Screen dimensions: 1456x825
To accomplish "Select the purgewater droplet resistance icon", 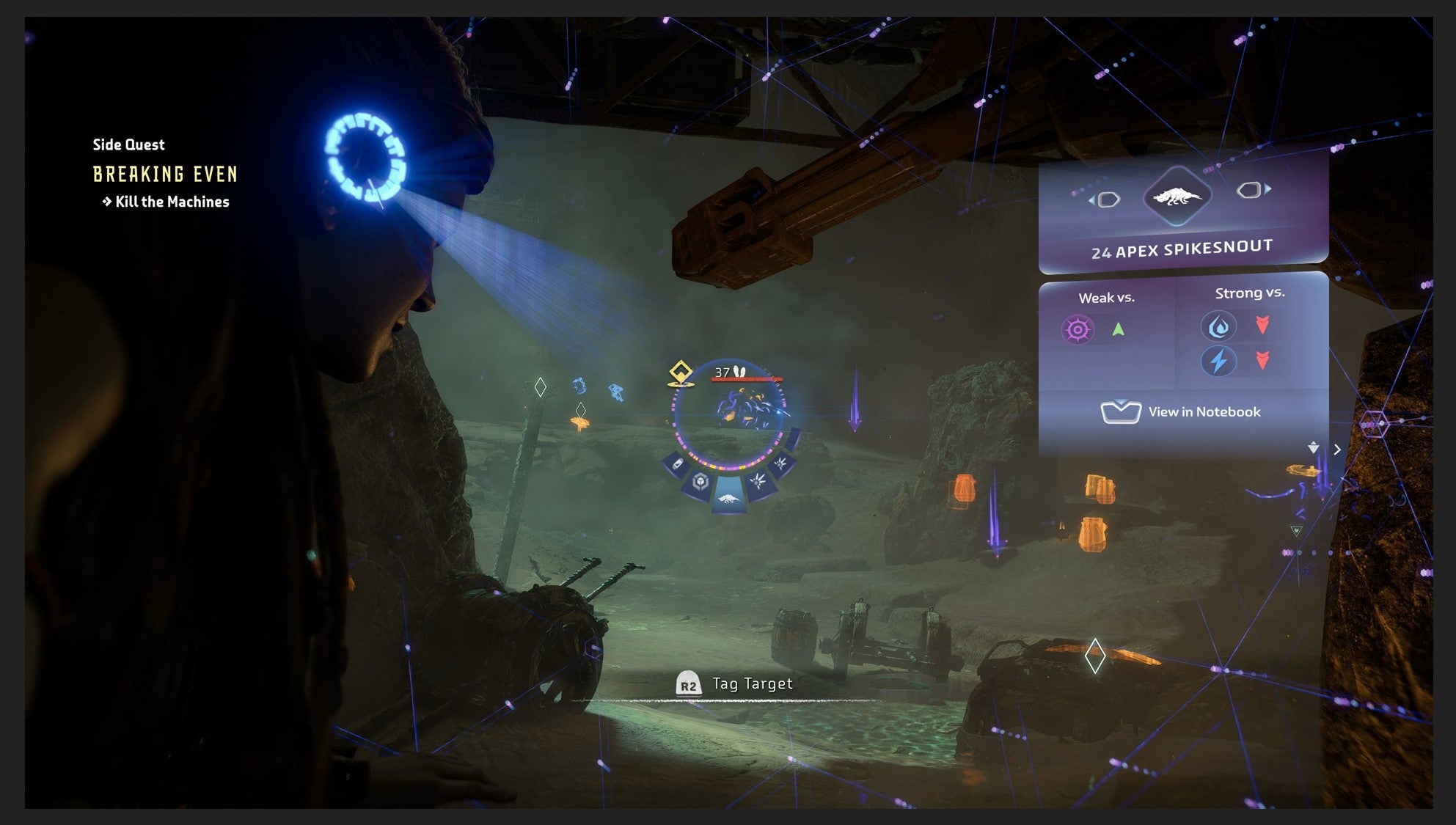I will coord(1218,326).
